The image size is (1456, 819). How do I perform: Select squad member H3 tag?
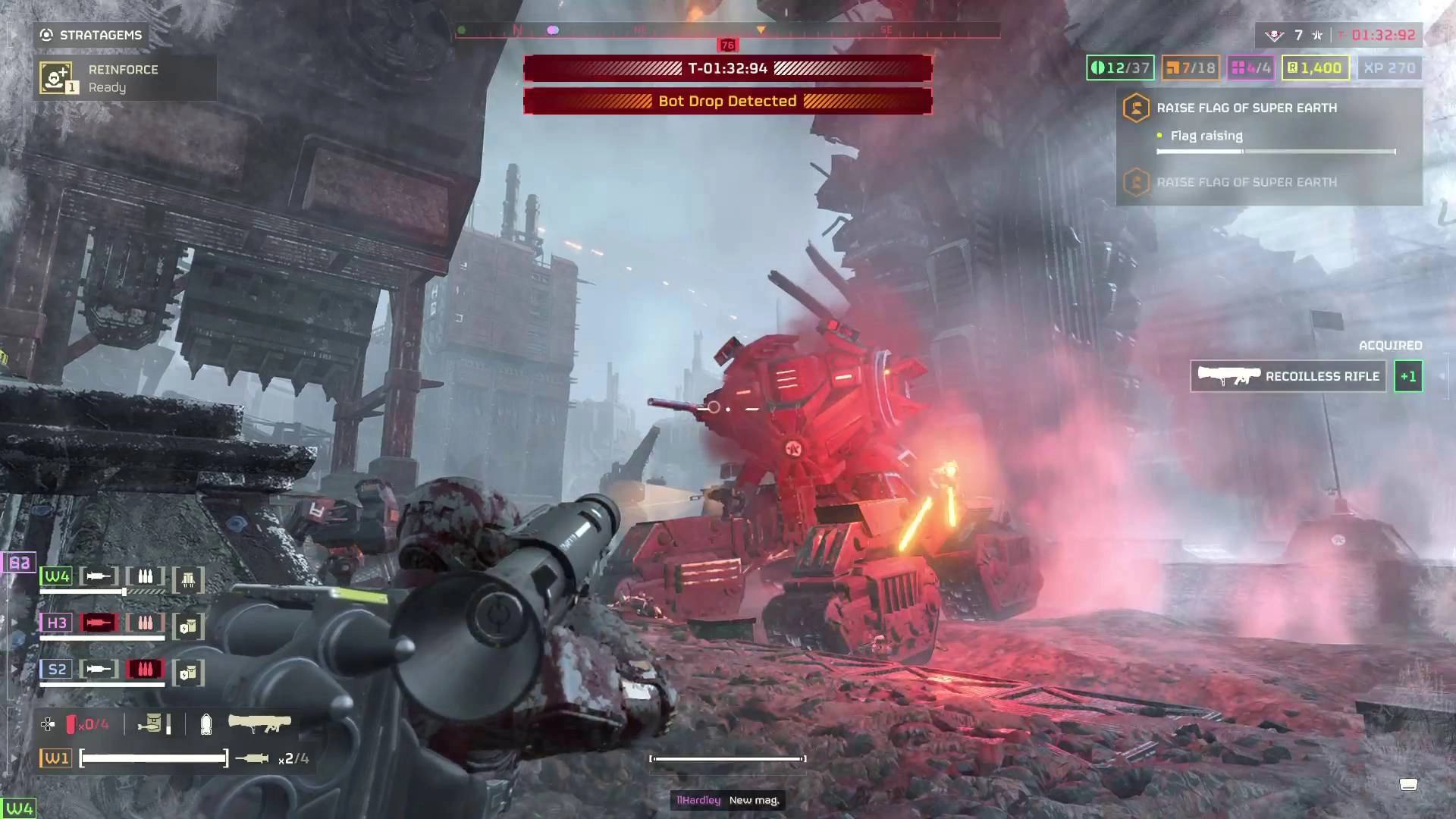point(57,623)
